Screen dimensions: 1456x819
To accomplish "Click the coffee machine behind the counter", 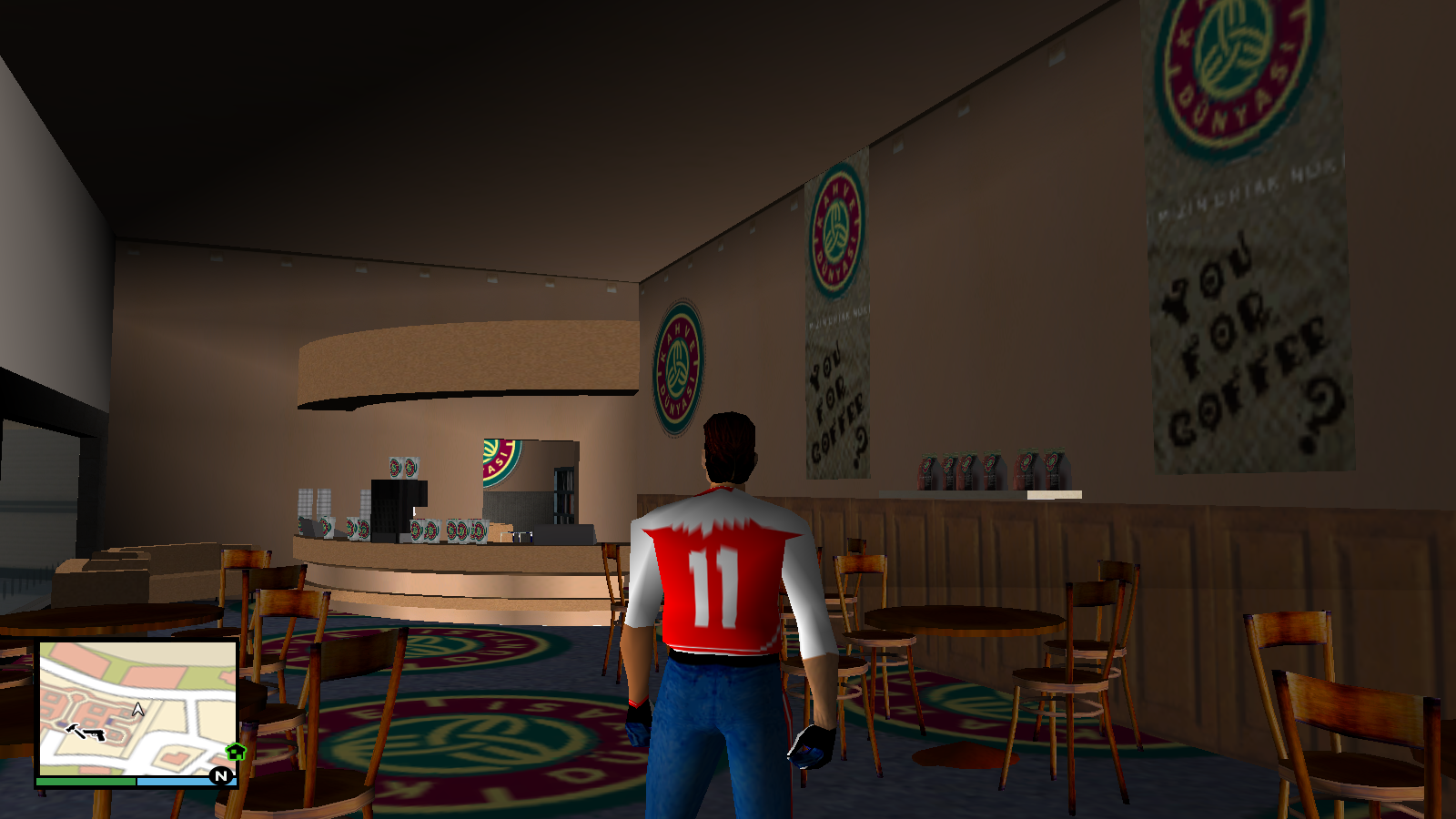I will coord(399,505).
